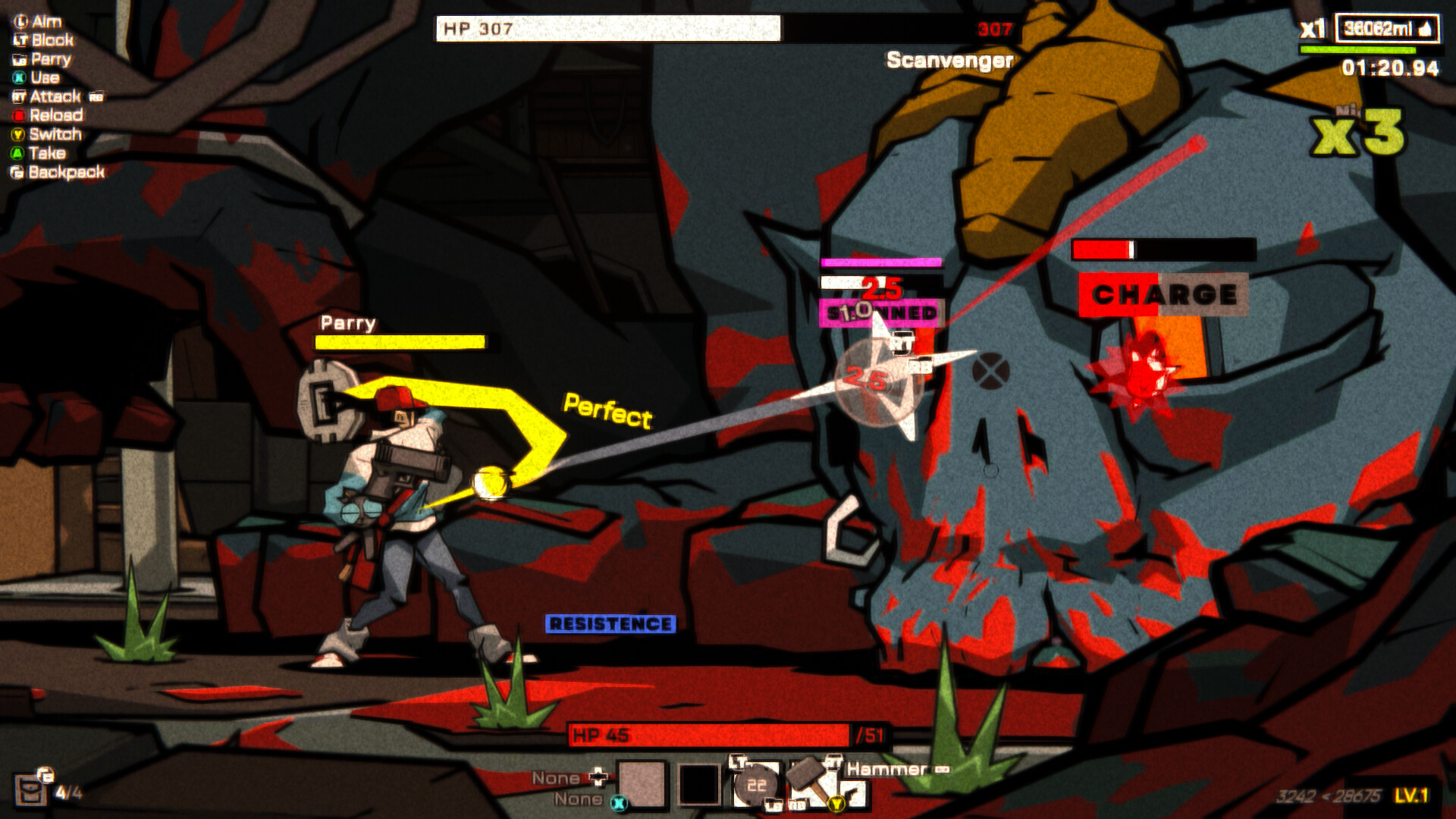Image resolution: width=1456 pixels, height=819 pixels.
Task: Select the Hammer weapon icon in the hotbar
Action: point(806,777)
